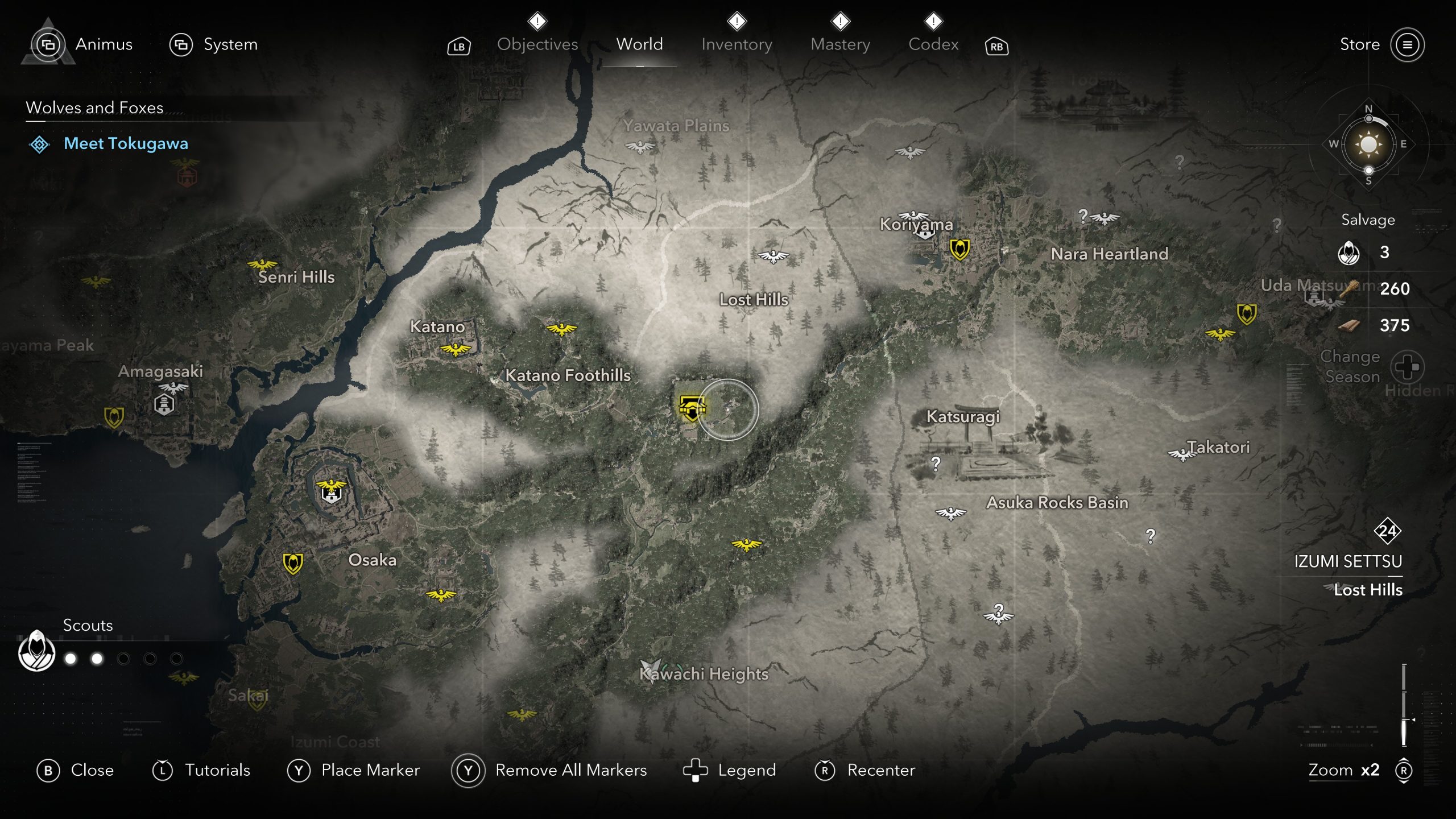Select the yellow hideout marker near Lost Hills
The width and height of the screenshot is (1456, 819).
(x=692, y=407)
